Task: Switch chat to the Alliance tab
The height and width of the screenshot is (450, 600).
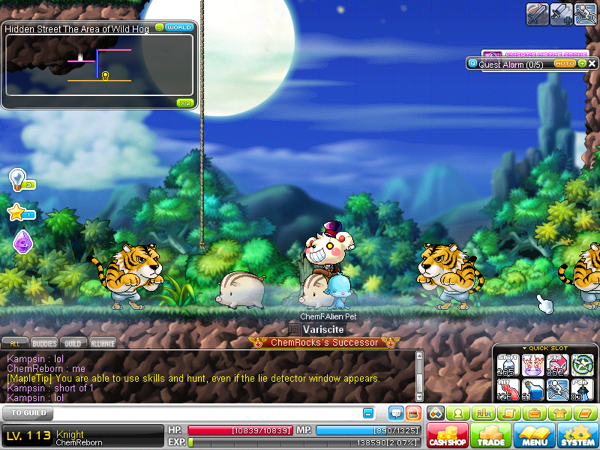Action: 103,343
